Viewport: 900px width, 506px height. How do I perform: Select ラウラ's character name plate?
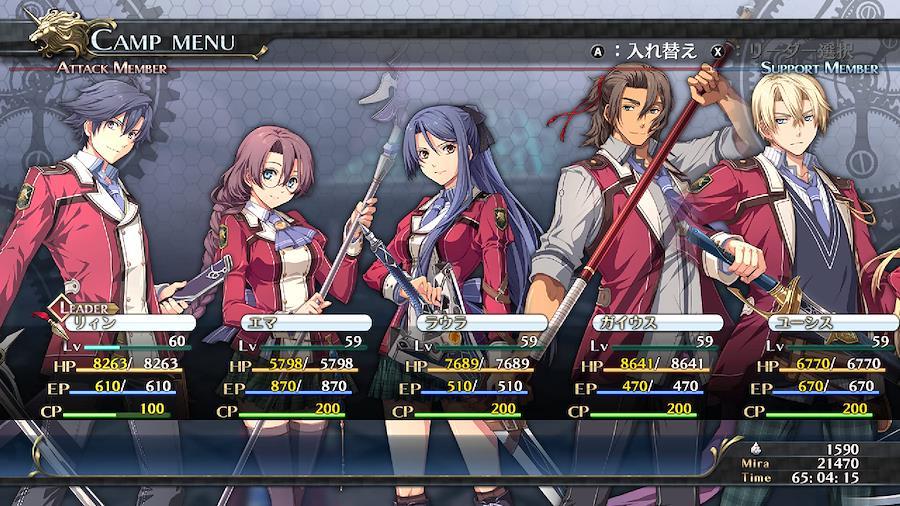(x=480, y=323)
